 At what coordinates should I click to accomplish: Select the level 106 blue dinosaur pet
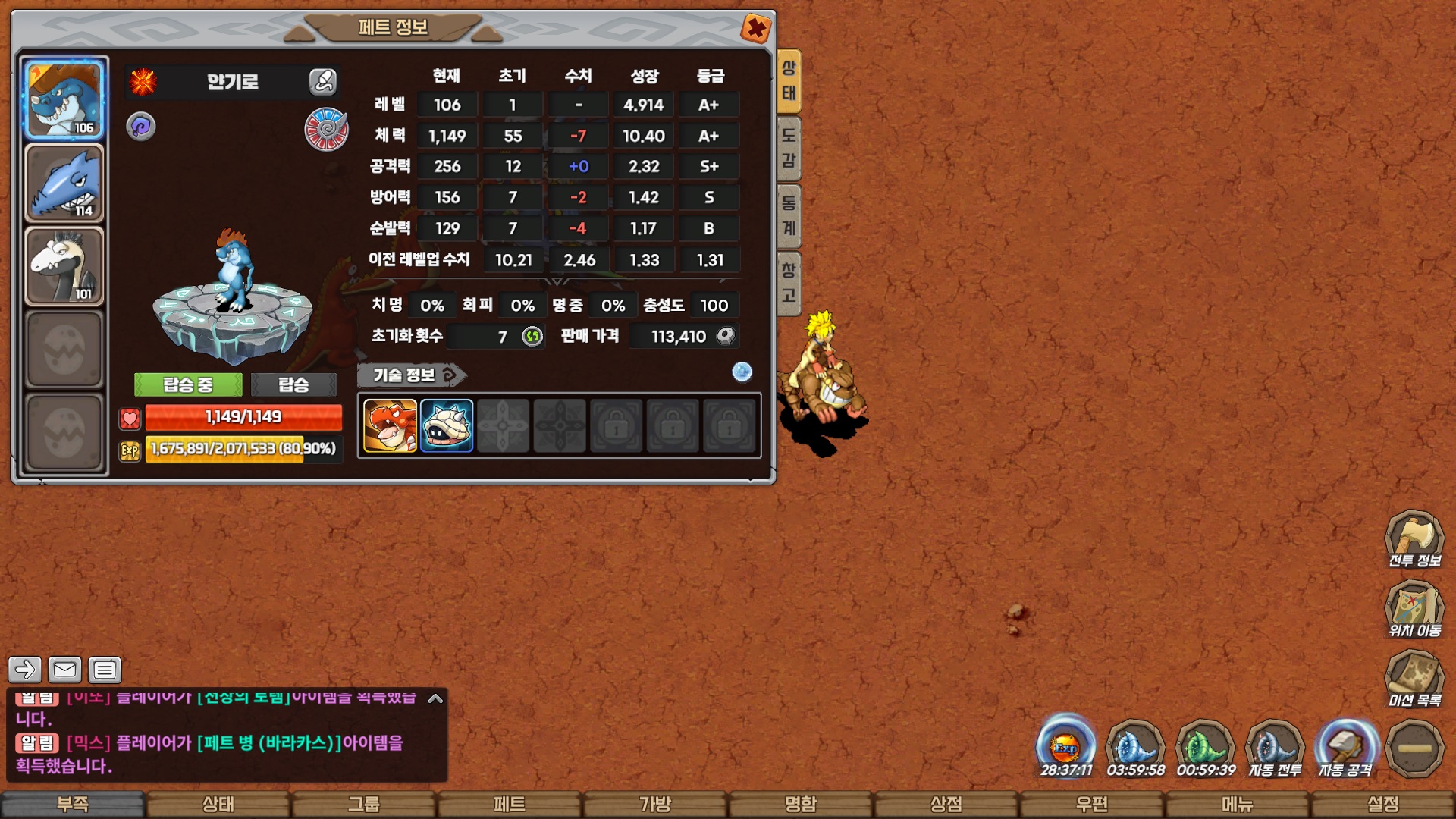64,99
